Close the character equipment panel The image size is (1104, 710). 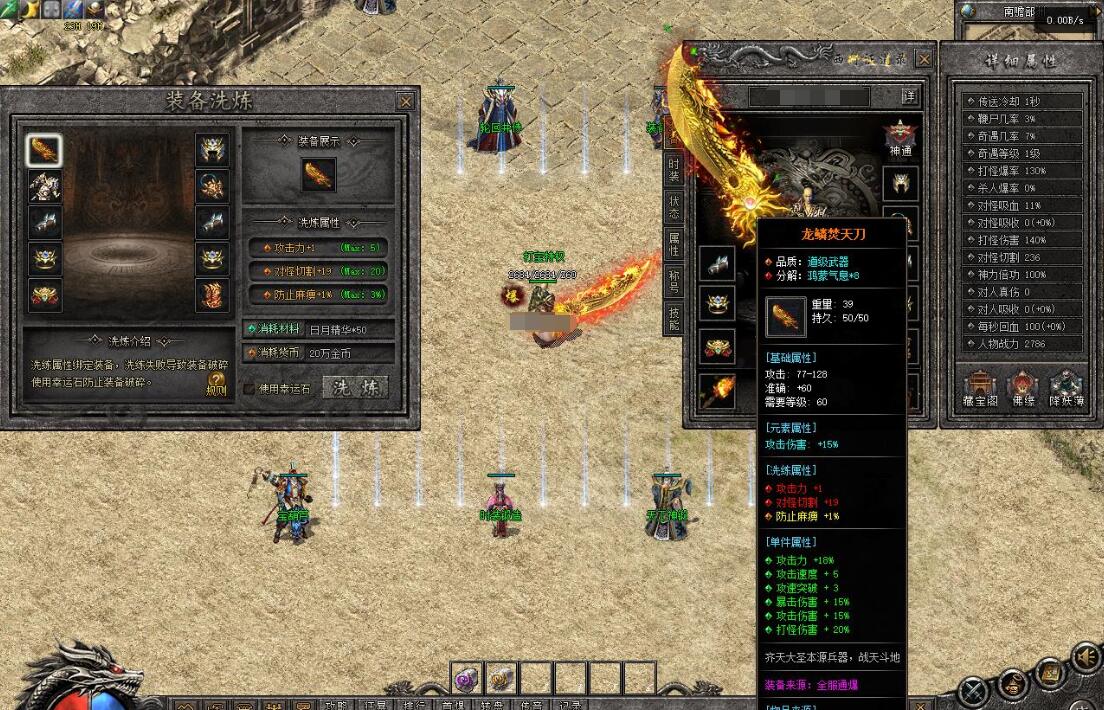924,59
